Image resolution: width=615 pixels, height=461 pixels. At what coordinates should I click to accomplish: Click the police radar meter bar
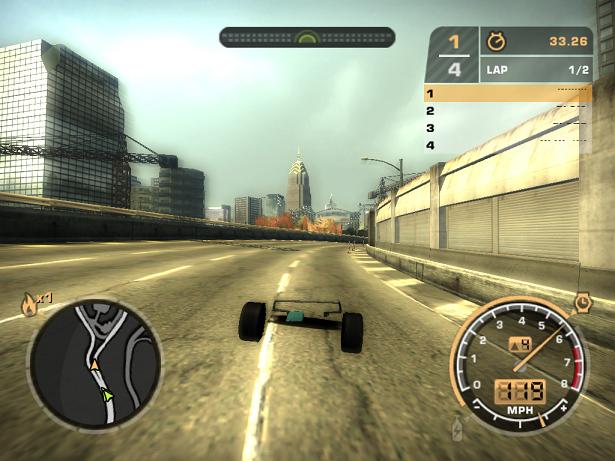307,37
